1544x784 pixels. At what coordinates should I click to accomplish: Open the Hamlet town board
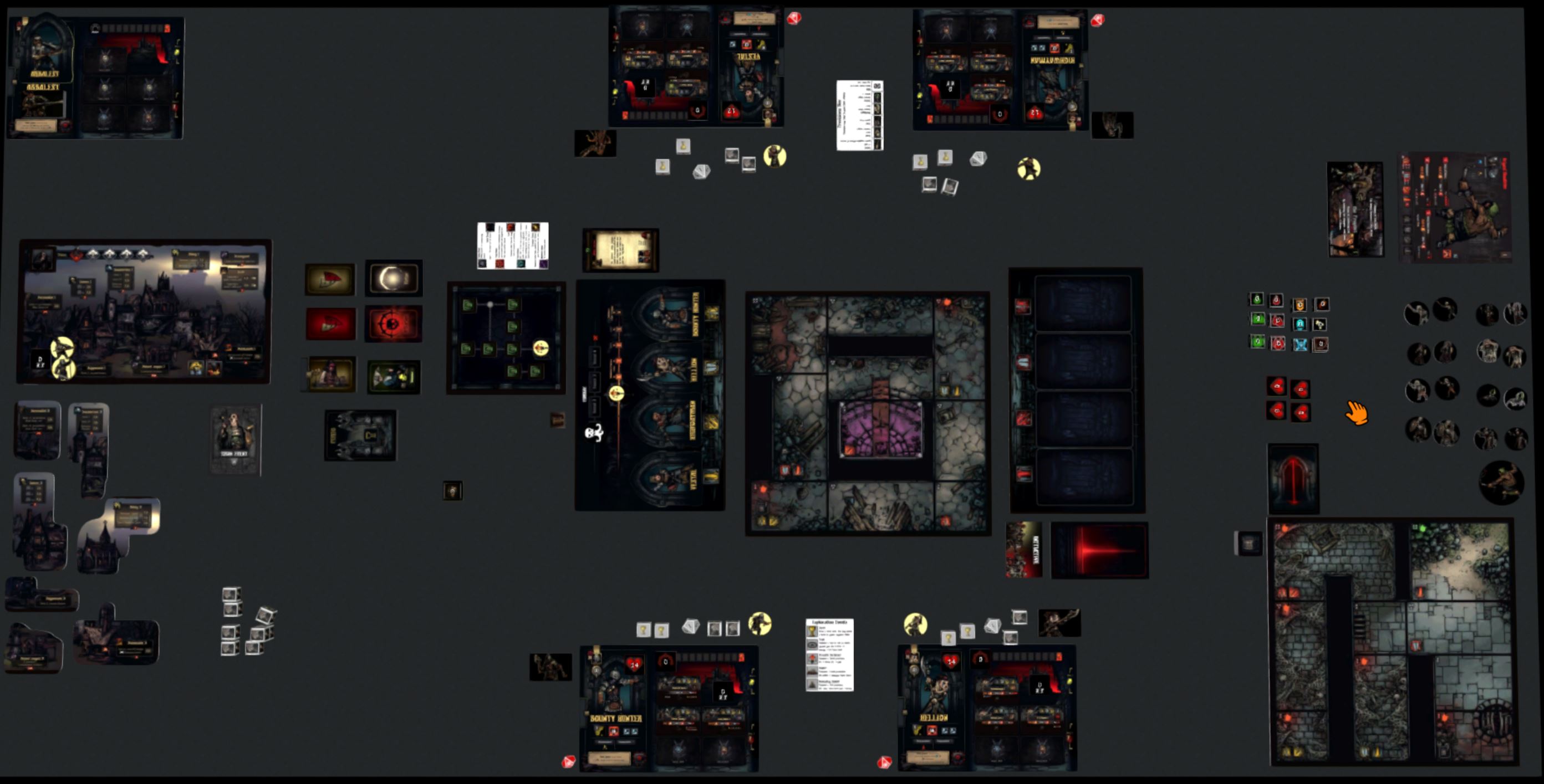click(x=144, y=311)
